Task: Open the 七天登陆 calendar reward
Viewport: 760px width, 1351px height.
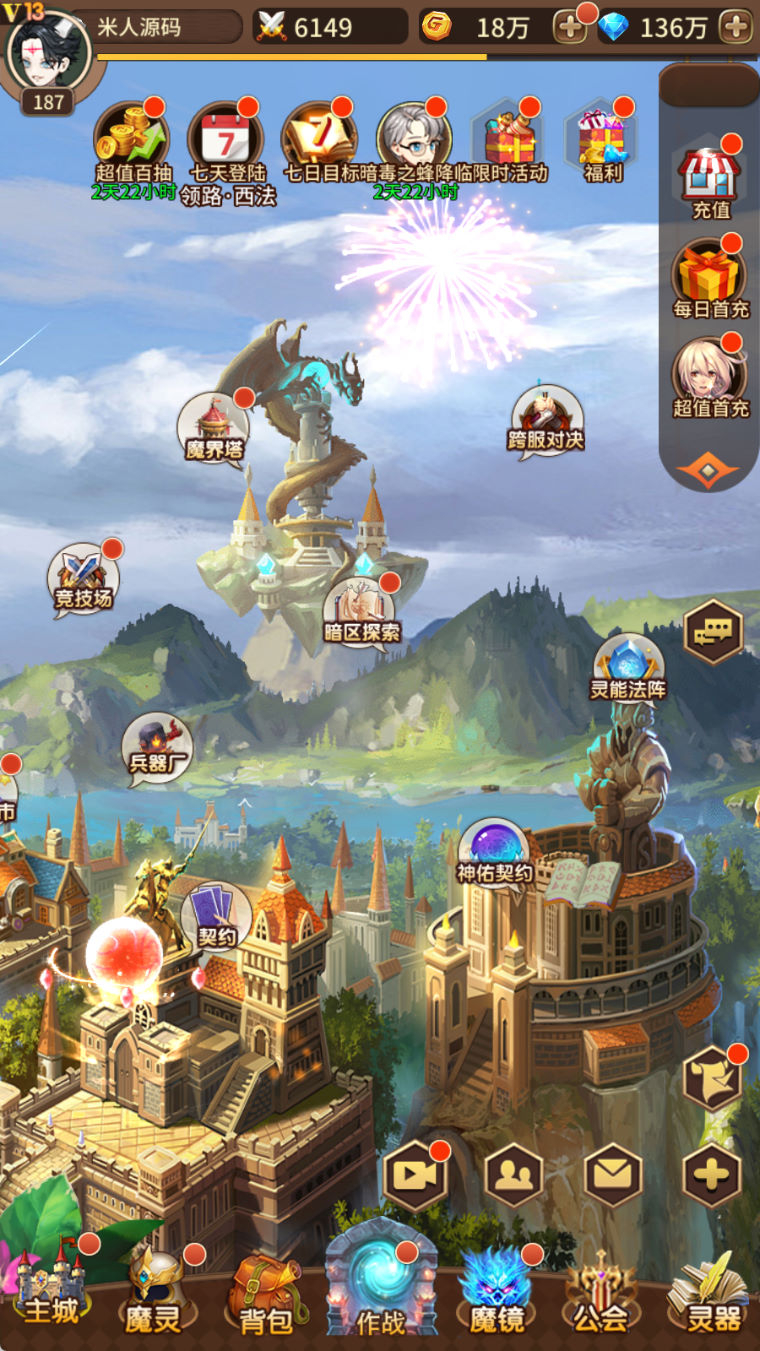Action: pyautogui.click(x=226, y=140)
